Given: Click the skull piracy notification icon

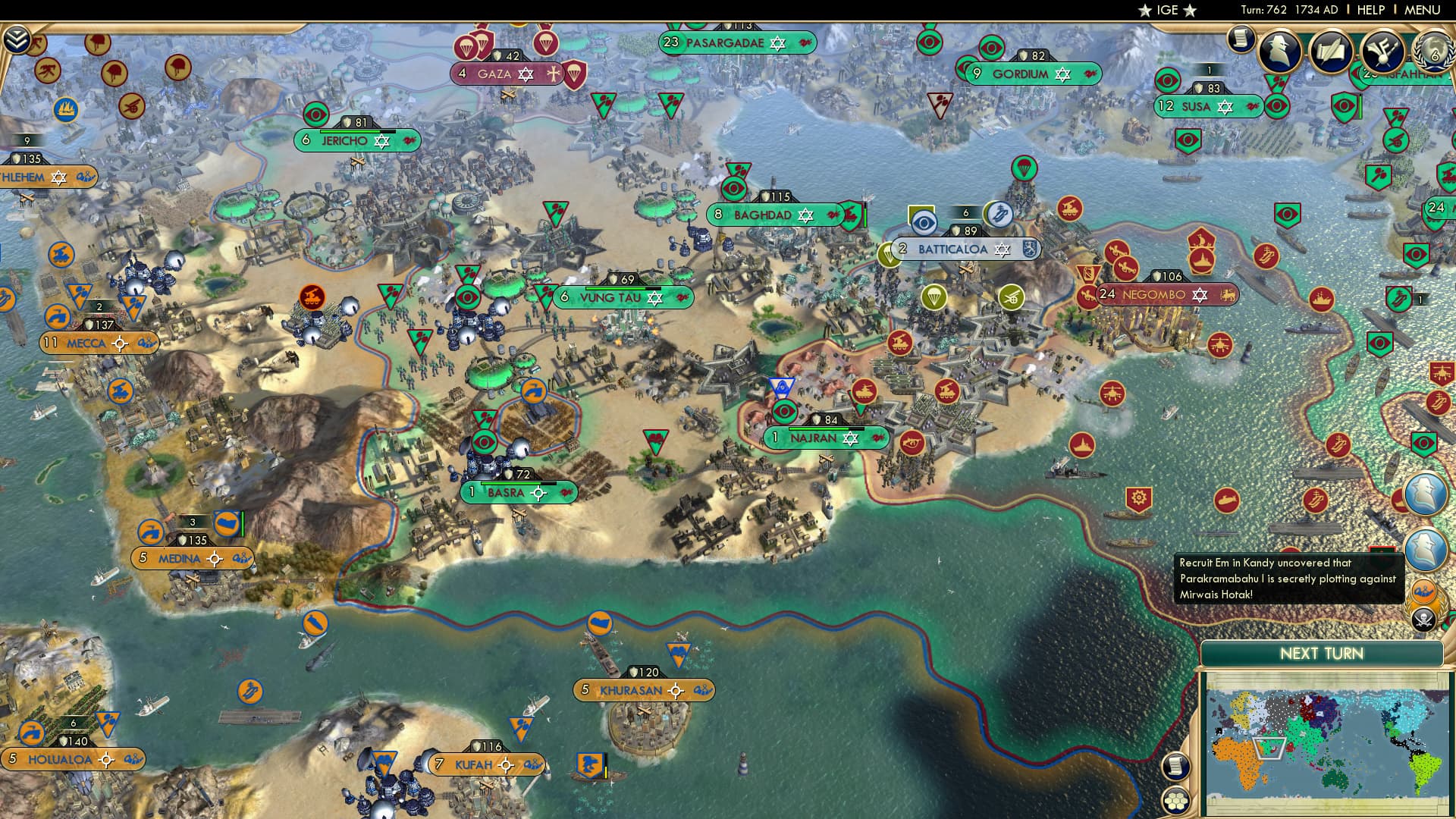Looking at the screenshot, I should click(1423, 618).
